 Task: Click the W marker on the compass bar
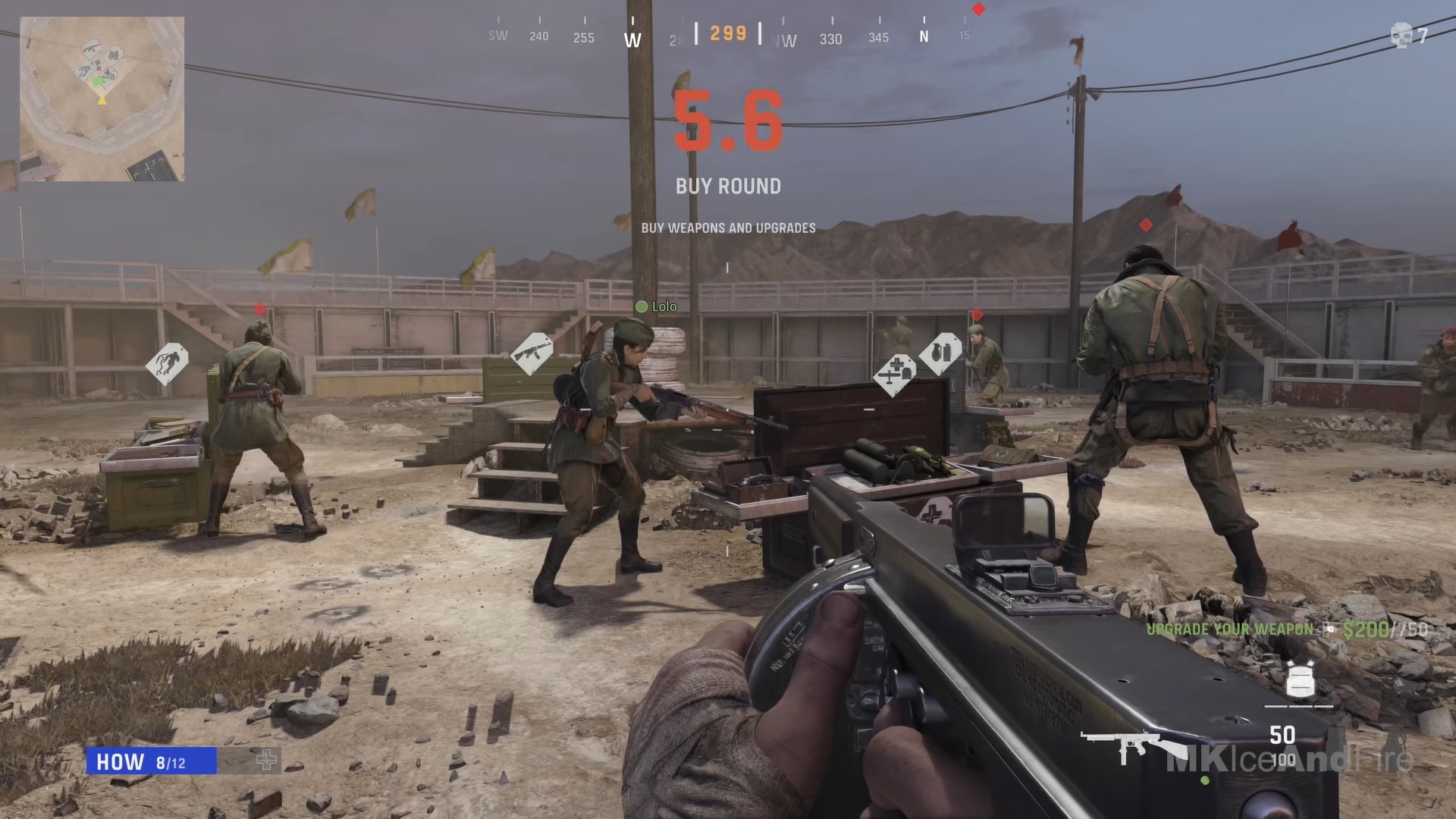(632, 39)
